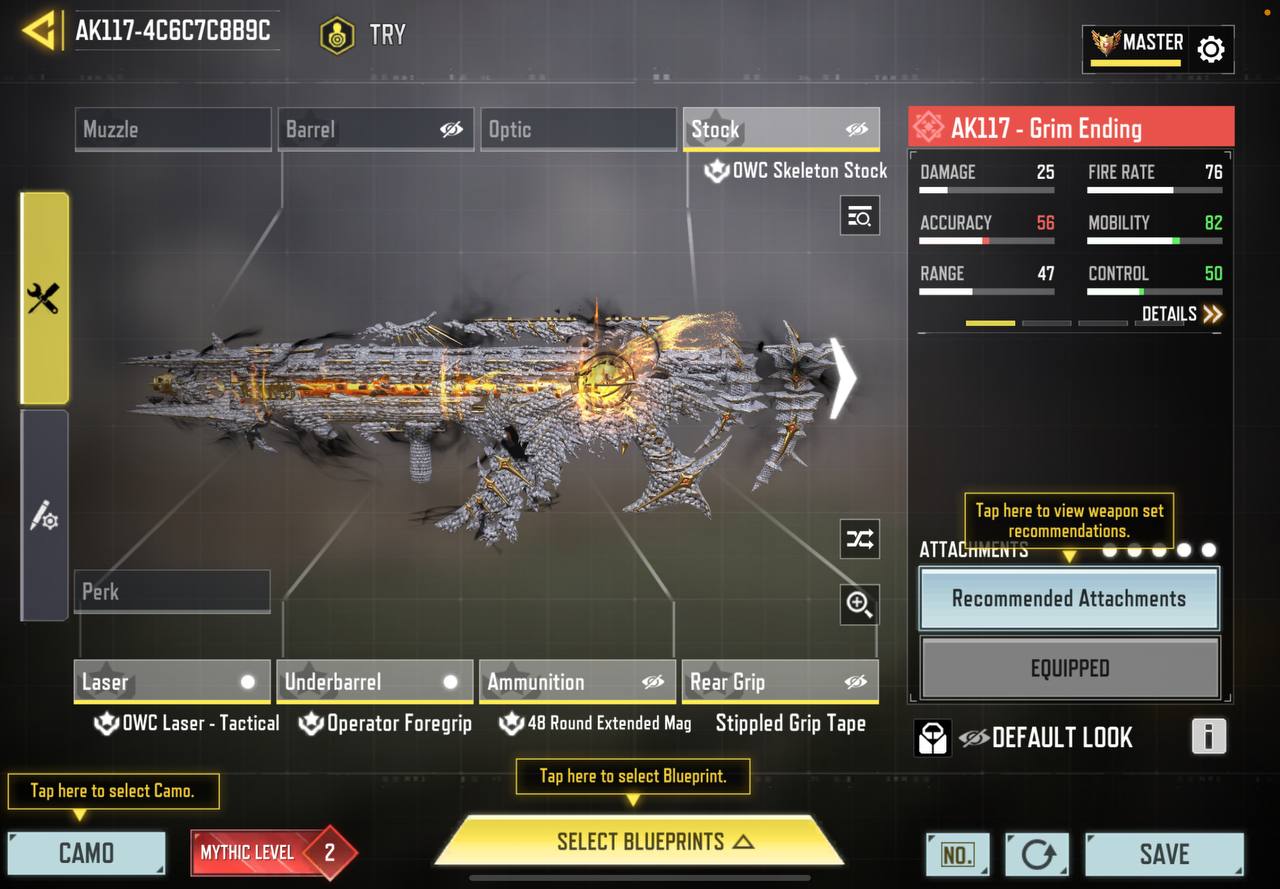Reset attachments with the circular arrow
Image resolution: width=1280 pixels, height=889 pixels.
tap(1037, 854)
